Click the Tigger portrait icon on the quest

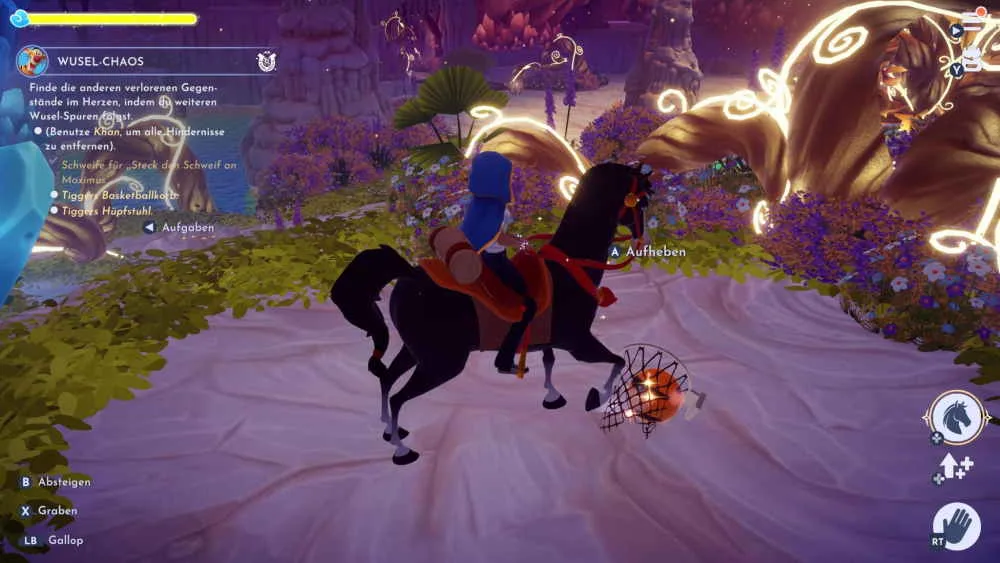tap(32, 61)
